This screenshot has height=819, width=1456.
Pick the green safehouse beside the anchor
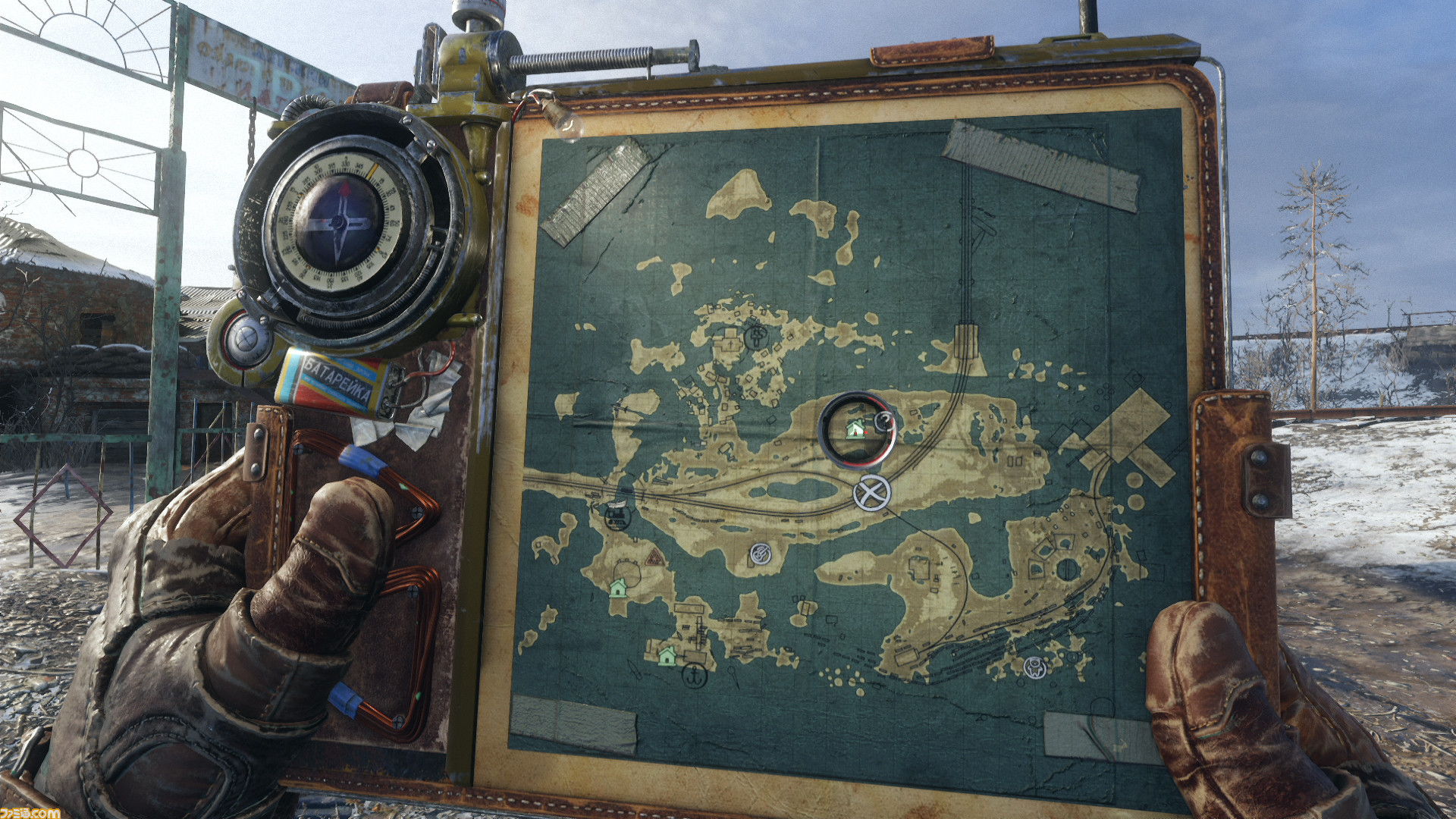click(x=667, y=655)
